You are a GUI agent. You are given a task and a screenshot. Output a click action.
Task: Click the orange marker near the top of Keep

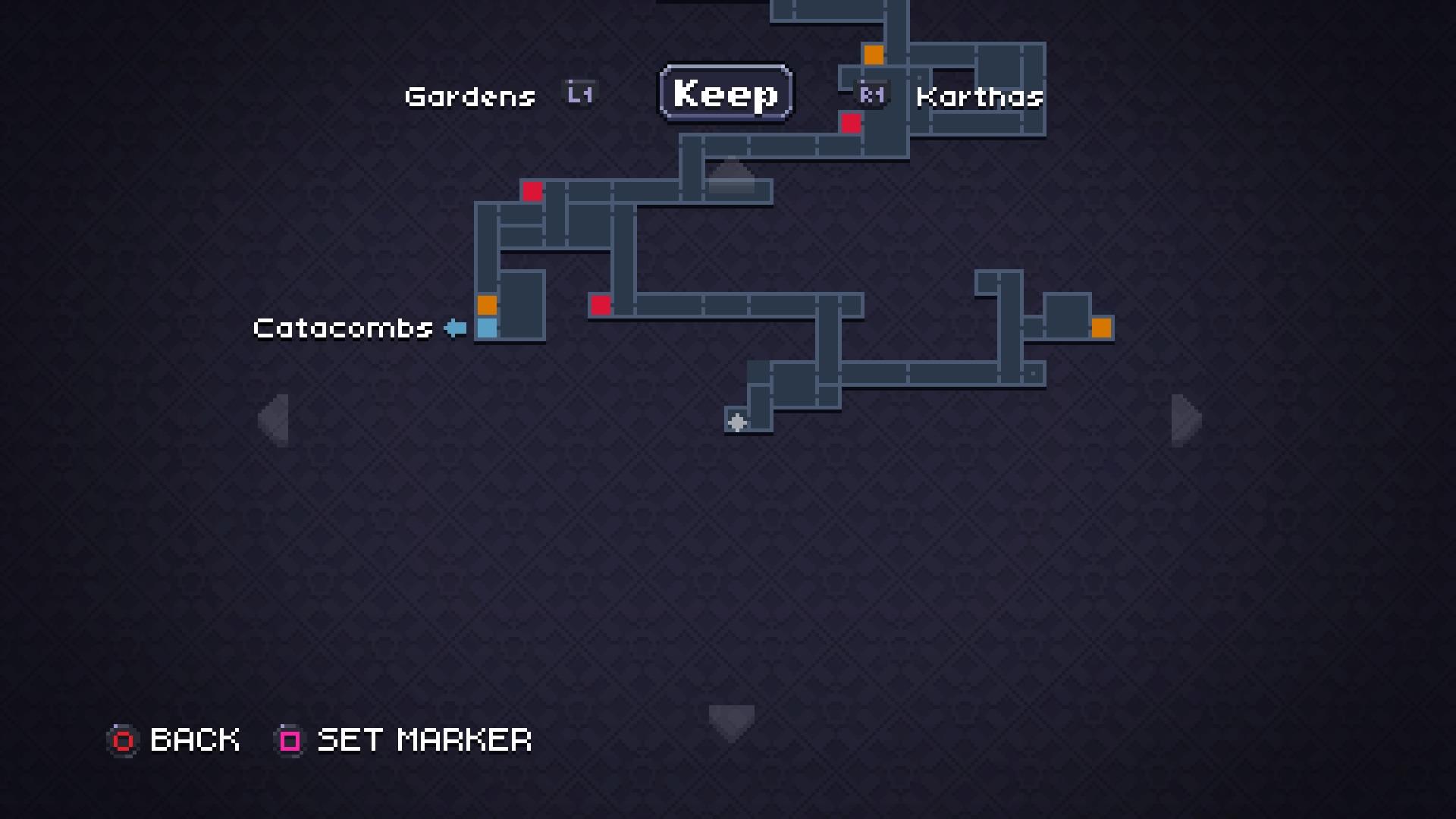coord(874,54)
